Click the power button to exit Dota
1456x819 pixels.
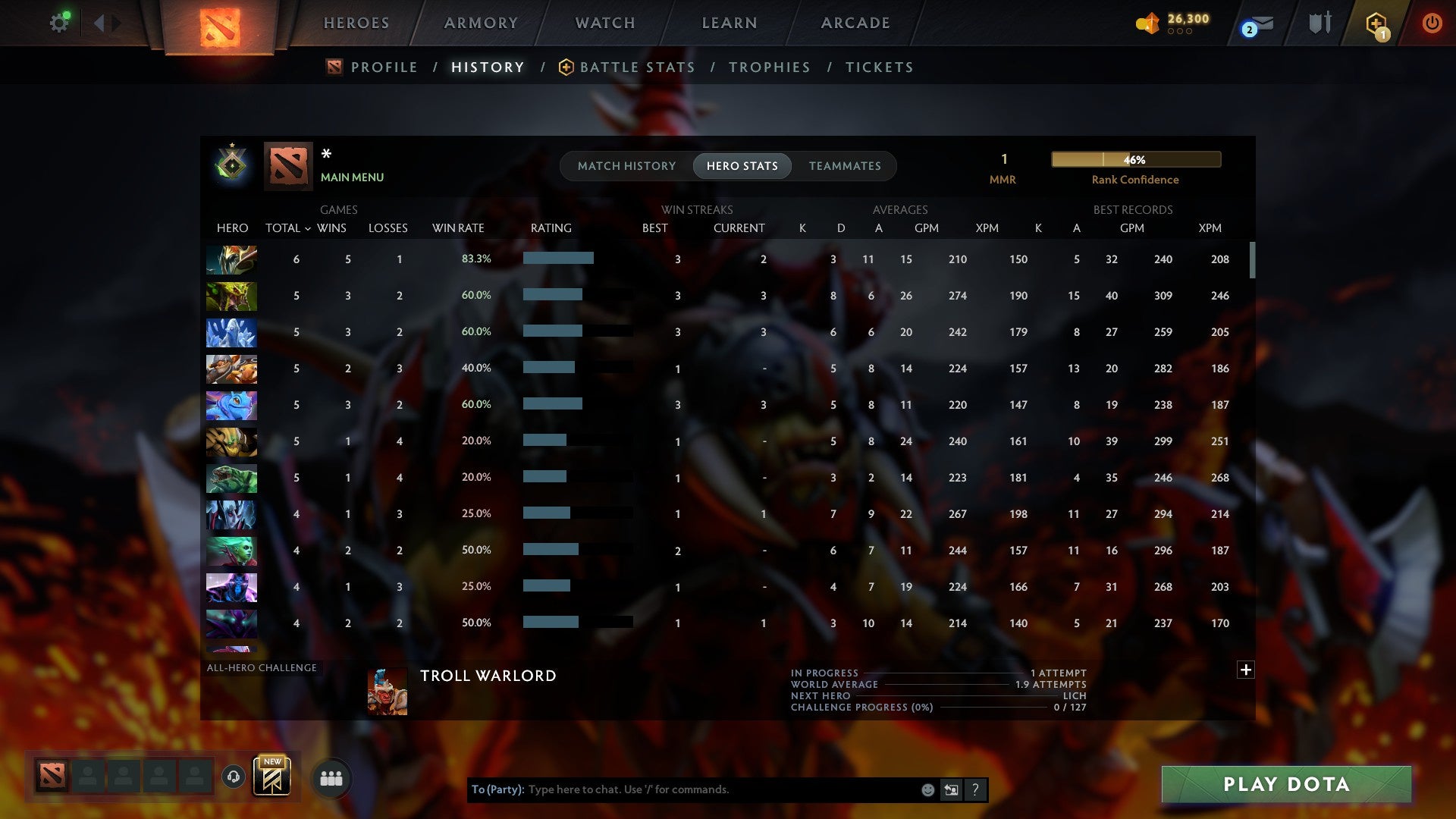1432,23
